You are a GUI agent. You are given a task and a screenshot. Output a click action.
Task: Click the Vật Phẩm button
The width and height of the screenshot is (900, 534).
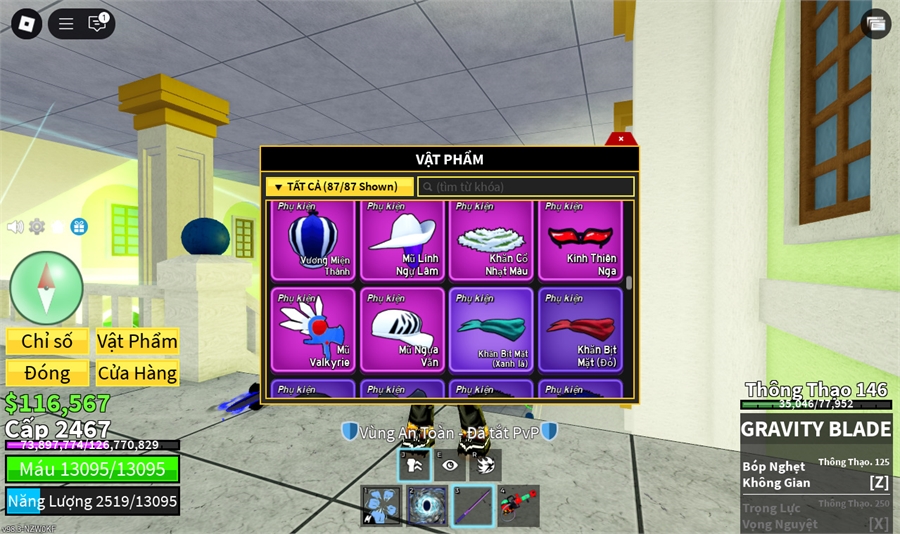click(137, 341)
